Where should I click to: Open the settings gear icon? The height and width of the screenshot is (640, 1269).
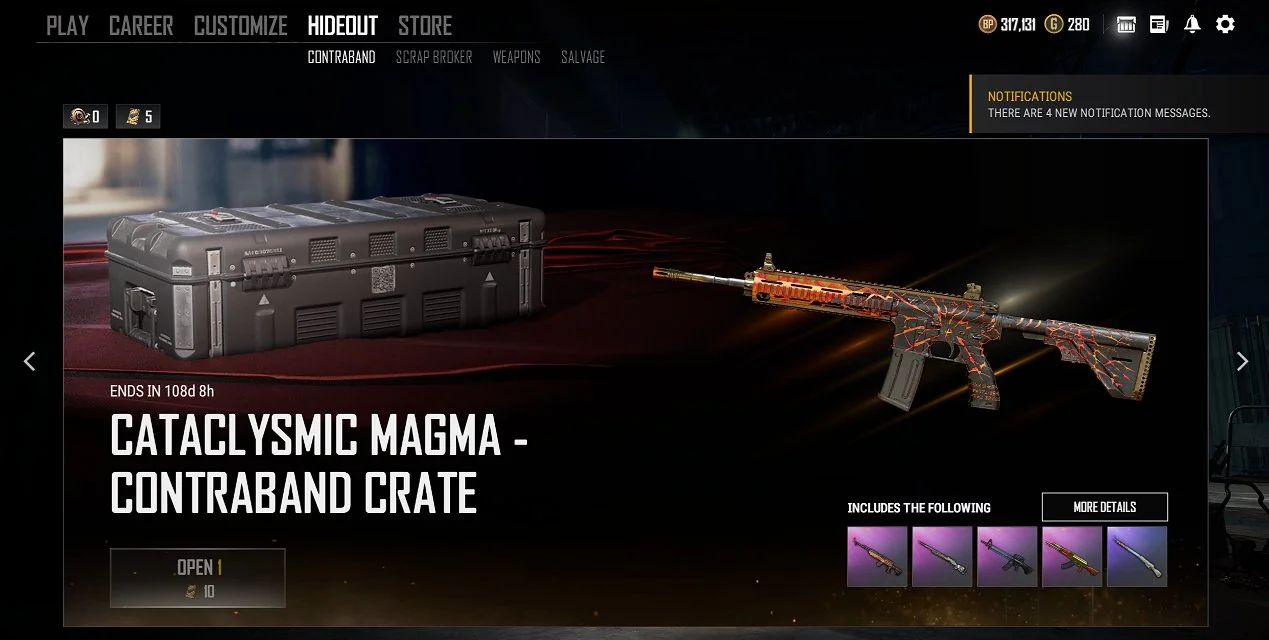tap(1225, 25)
